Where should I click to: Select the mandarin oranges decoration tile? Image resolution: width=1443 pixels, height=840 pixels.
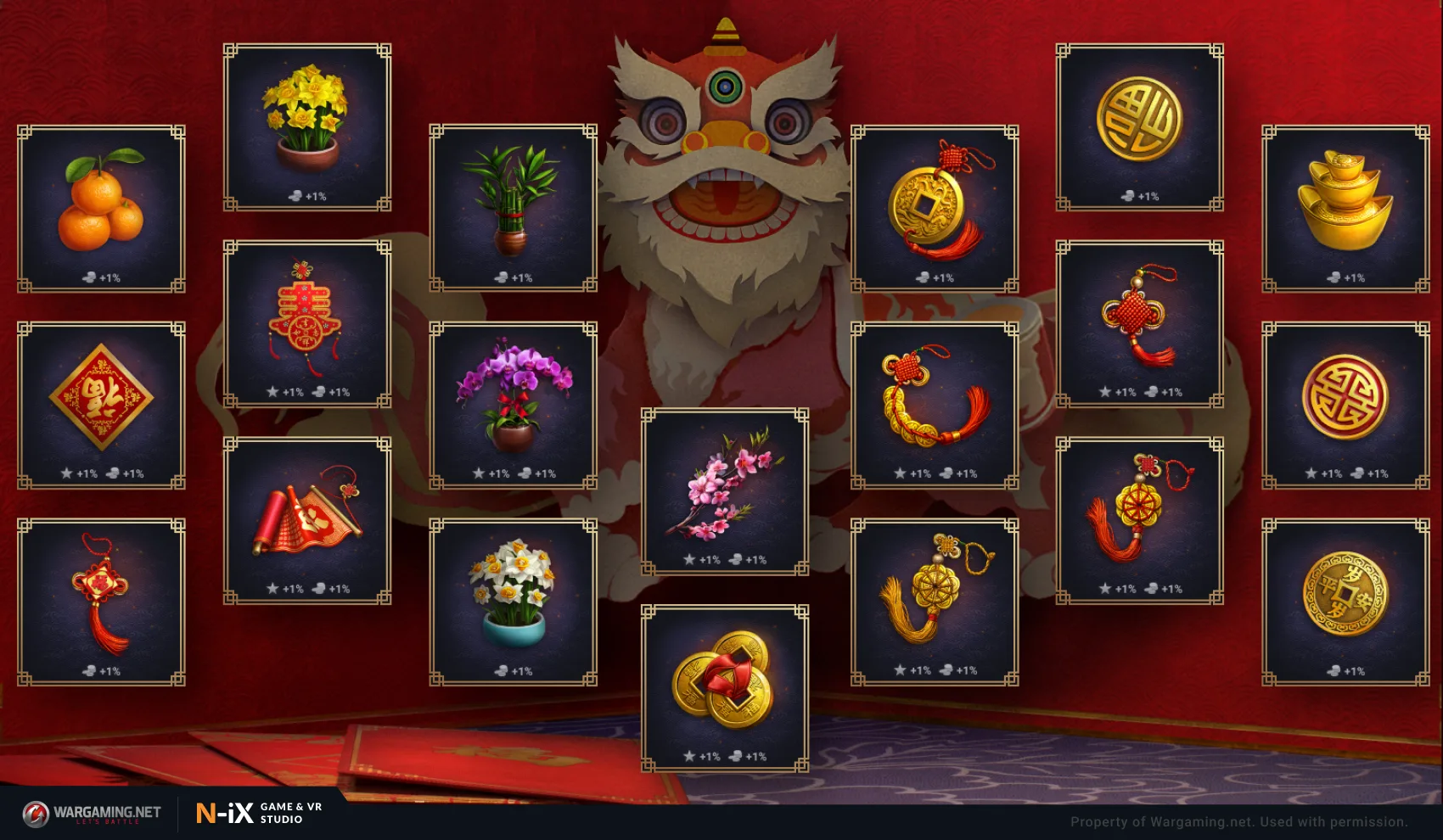click(101, 209)
